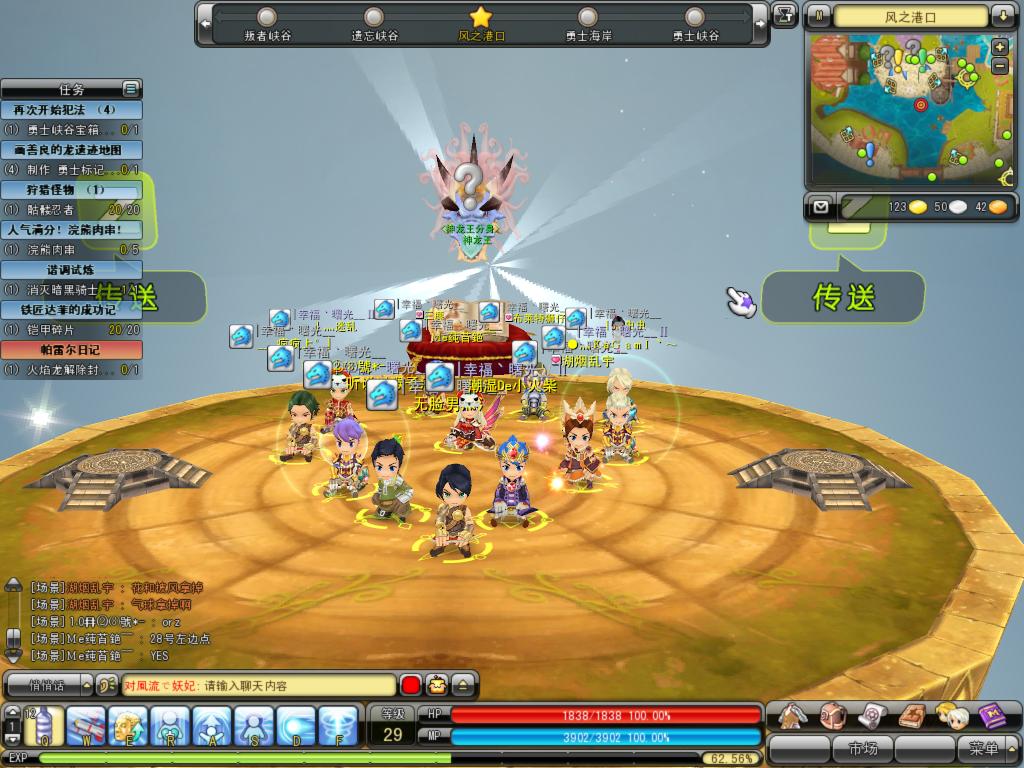The image size is (1024, 768).
Task: Open the two-heads friends icon
Action: click(x=952, y=716)
